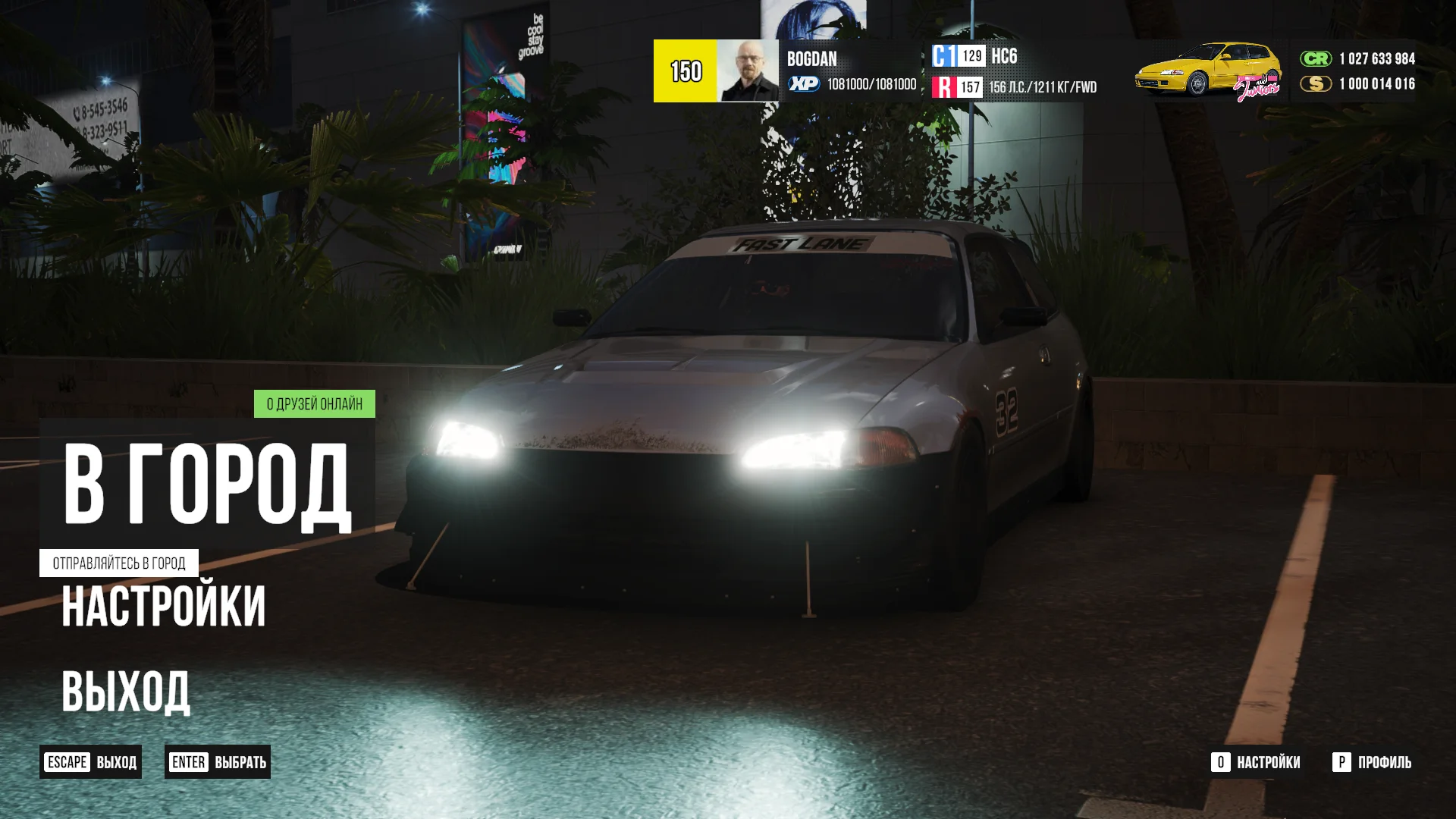Screen dimensions: 1456x819
Task: Open the bottom-bar НАСТРОЙКИ shortcut button
Action: pos(1256,762)
